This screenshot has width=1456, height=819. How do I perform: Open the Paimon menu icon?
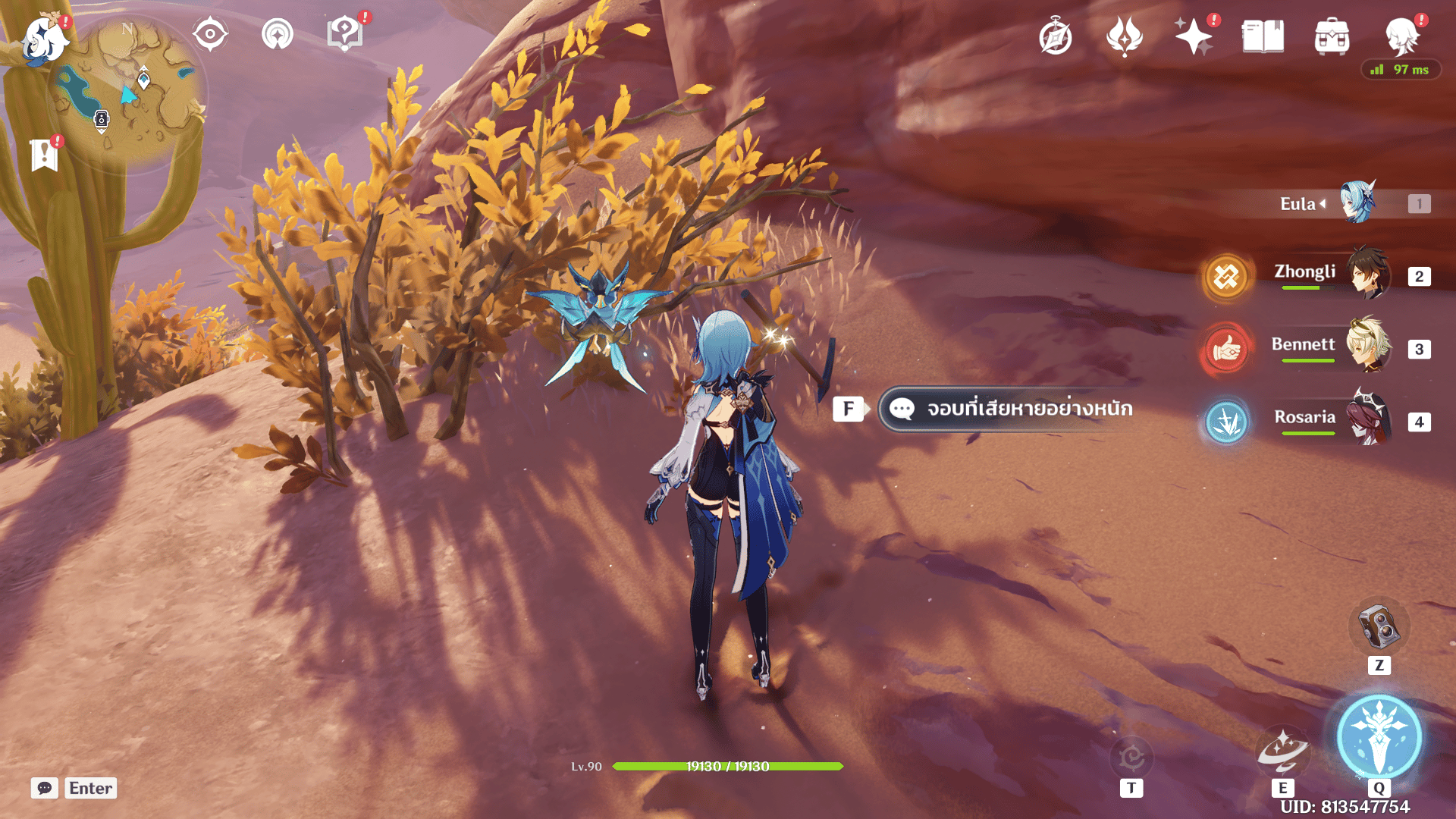(x=44, y=39)
